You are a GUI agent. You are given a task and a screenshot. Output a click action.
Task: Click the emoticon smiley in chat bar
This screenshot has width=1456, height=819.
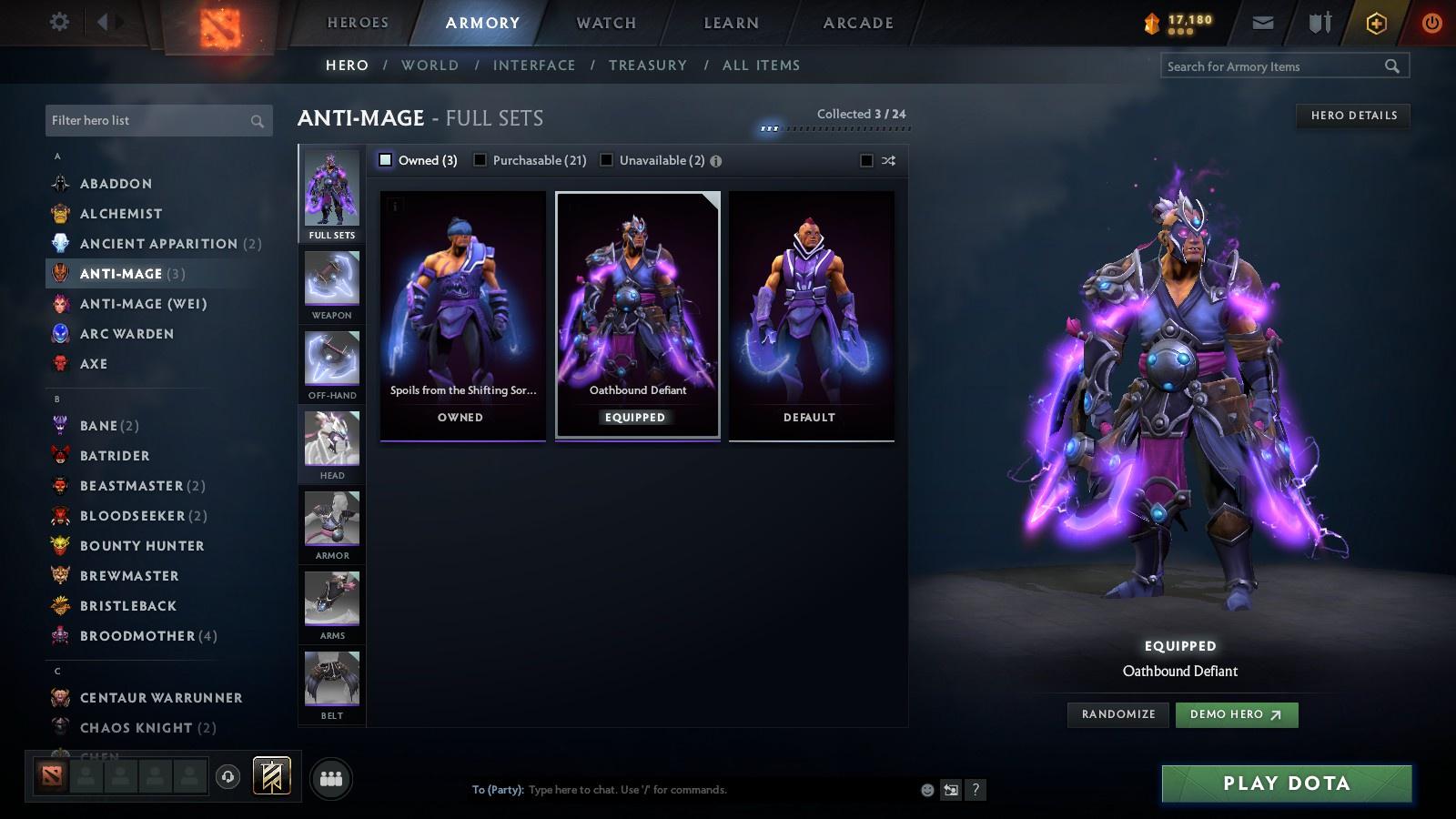coord(925,790)
